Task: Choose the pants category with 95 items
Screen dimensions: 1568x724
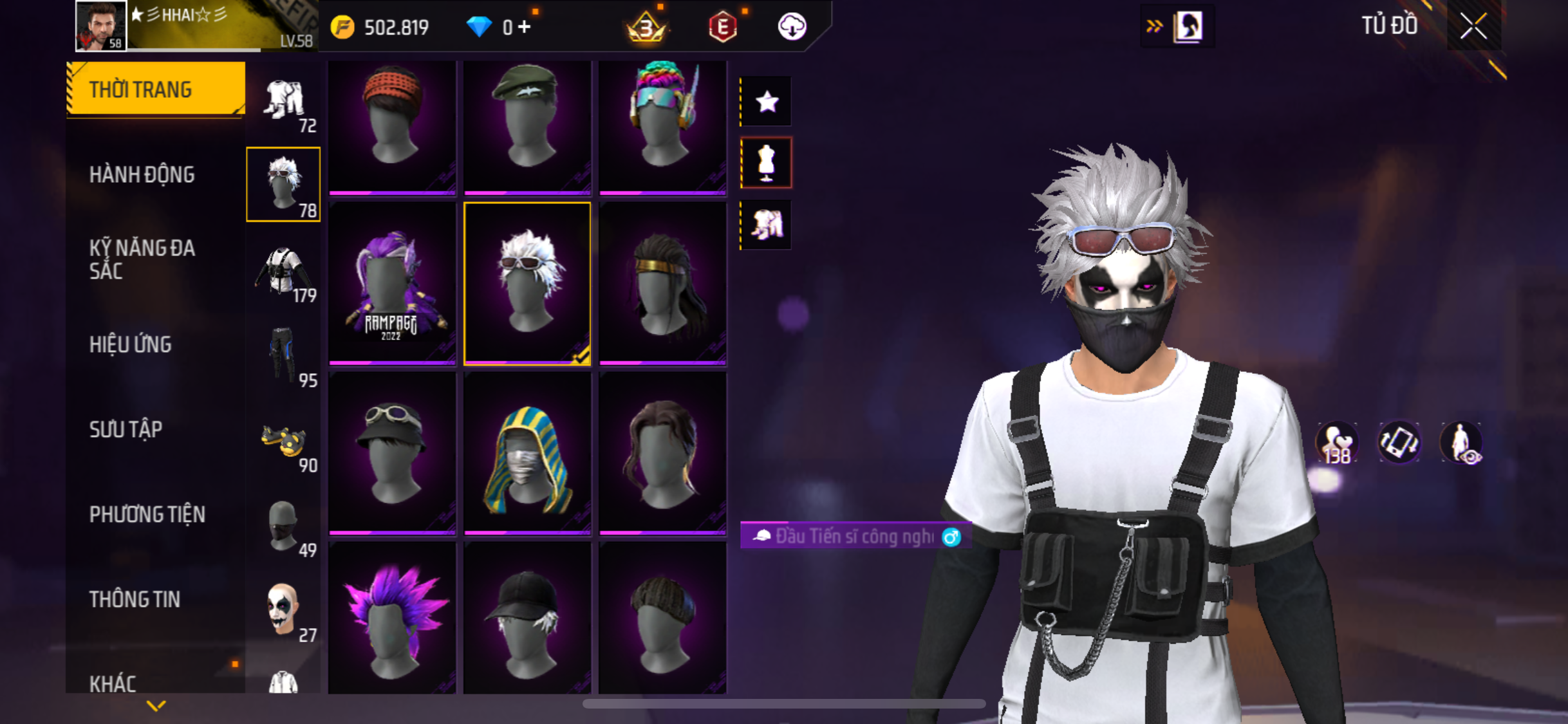Action: [x=284, y=355]
